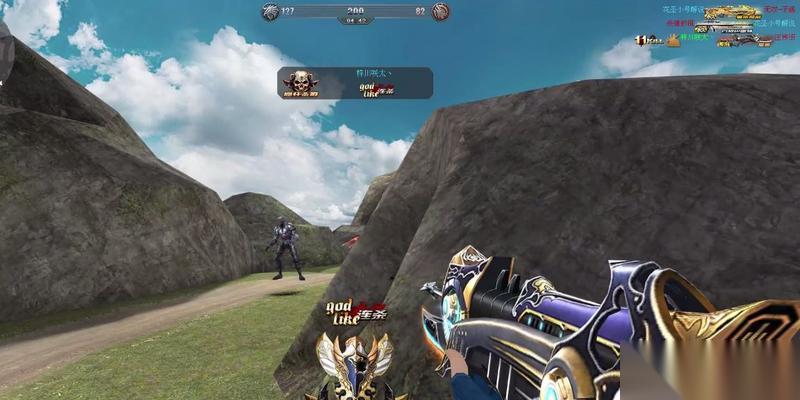Click the silver team emblem on the scoreboard
This screenshot has height=400, width=800.
click(267, 12)
